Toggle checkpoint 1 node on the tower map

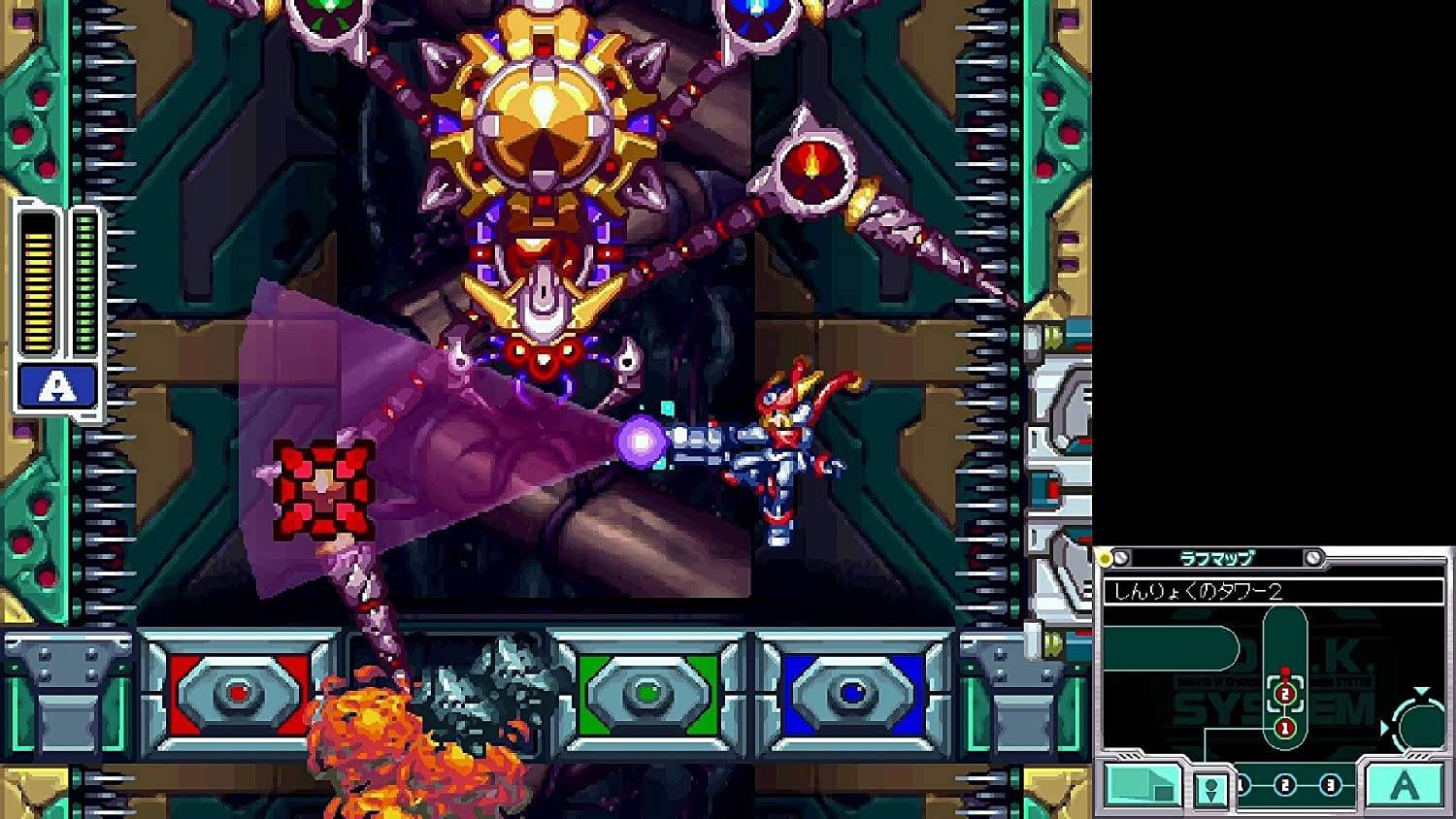[1285, 728]
